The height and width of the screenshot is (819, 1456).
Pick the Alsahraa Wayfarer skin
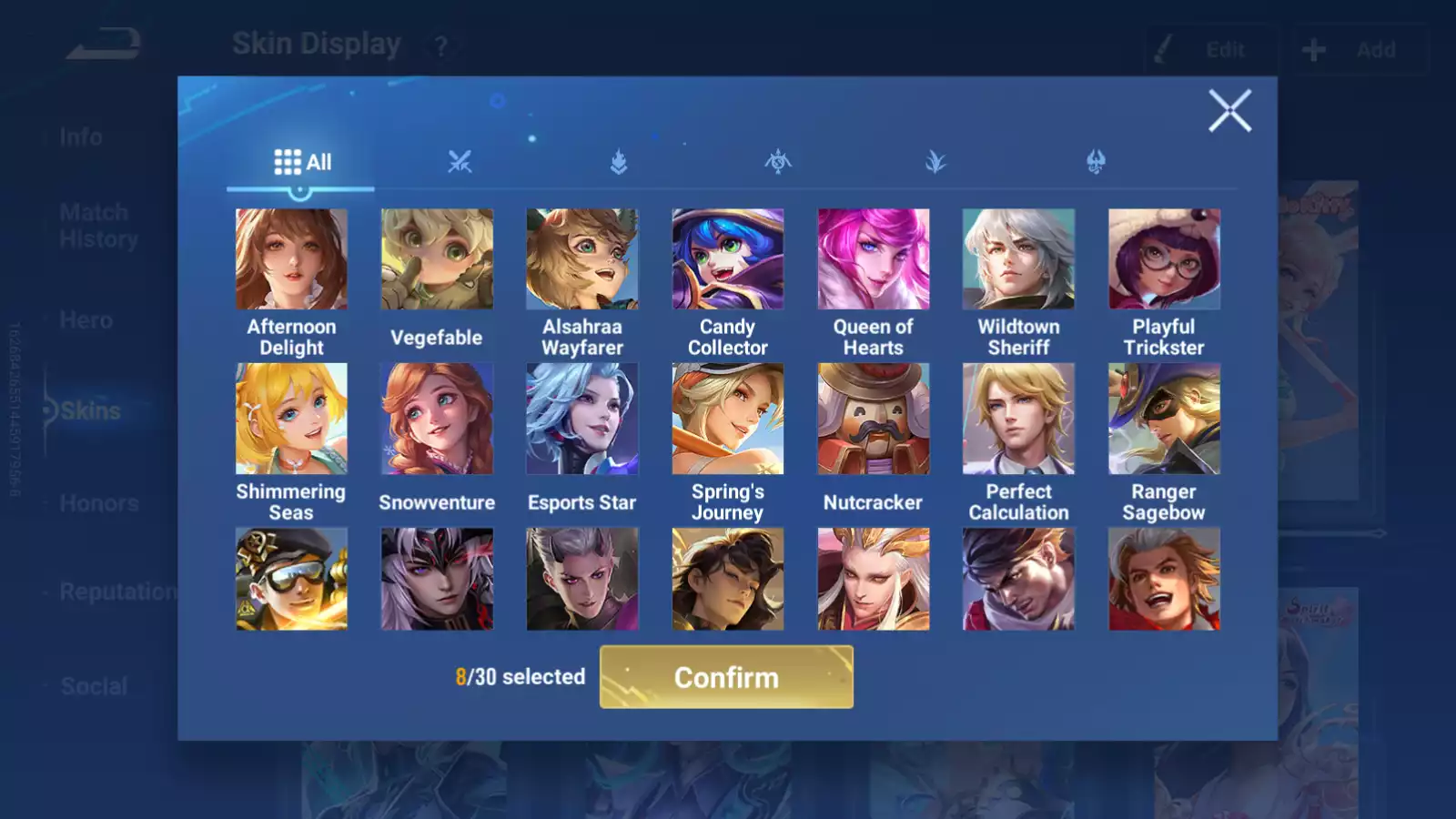point(582,259)
